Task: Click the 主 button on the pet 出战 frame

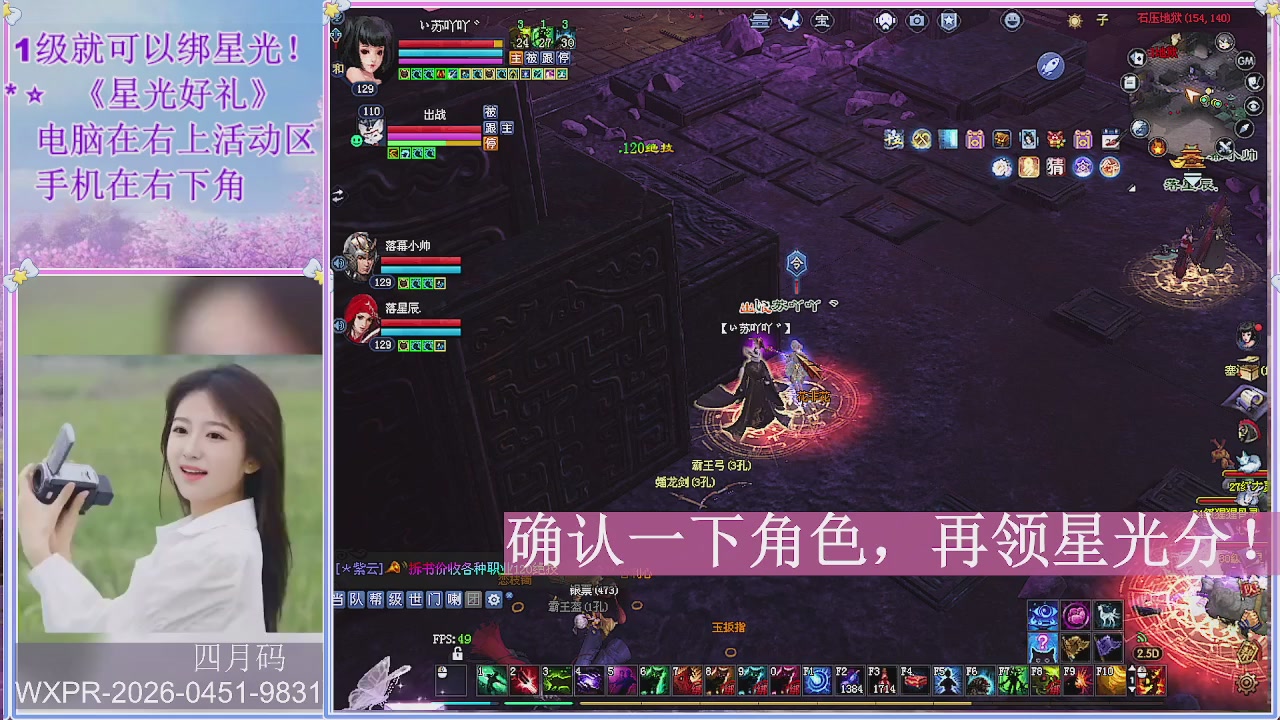Action: coord(507,128)
